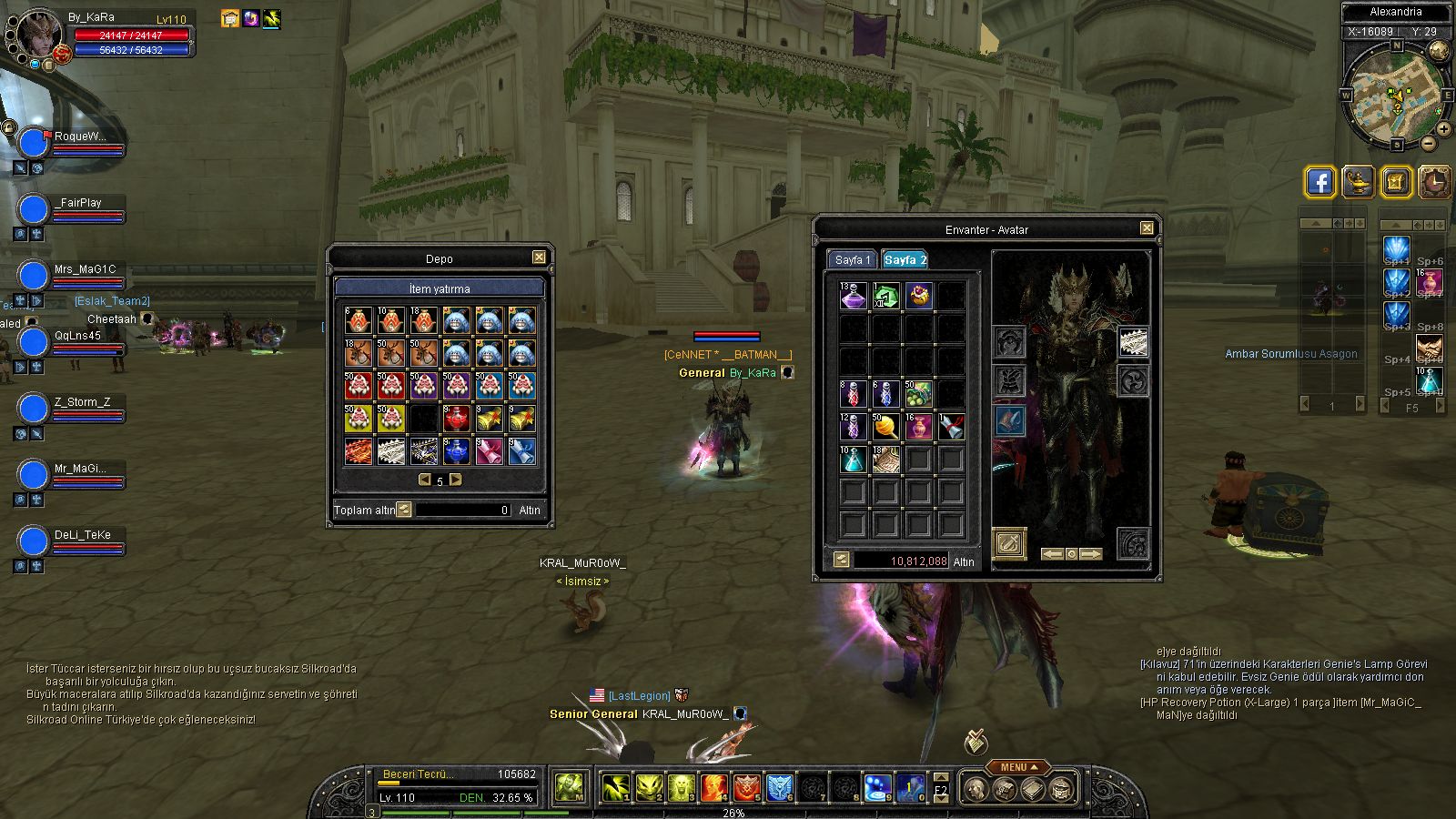Select the blue potion flask in Depo
This screenshot has width=1456, height=819.
click(x=456, y=451)
